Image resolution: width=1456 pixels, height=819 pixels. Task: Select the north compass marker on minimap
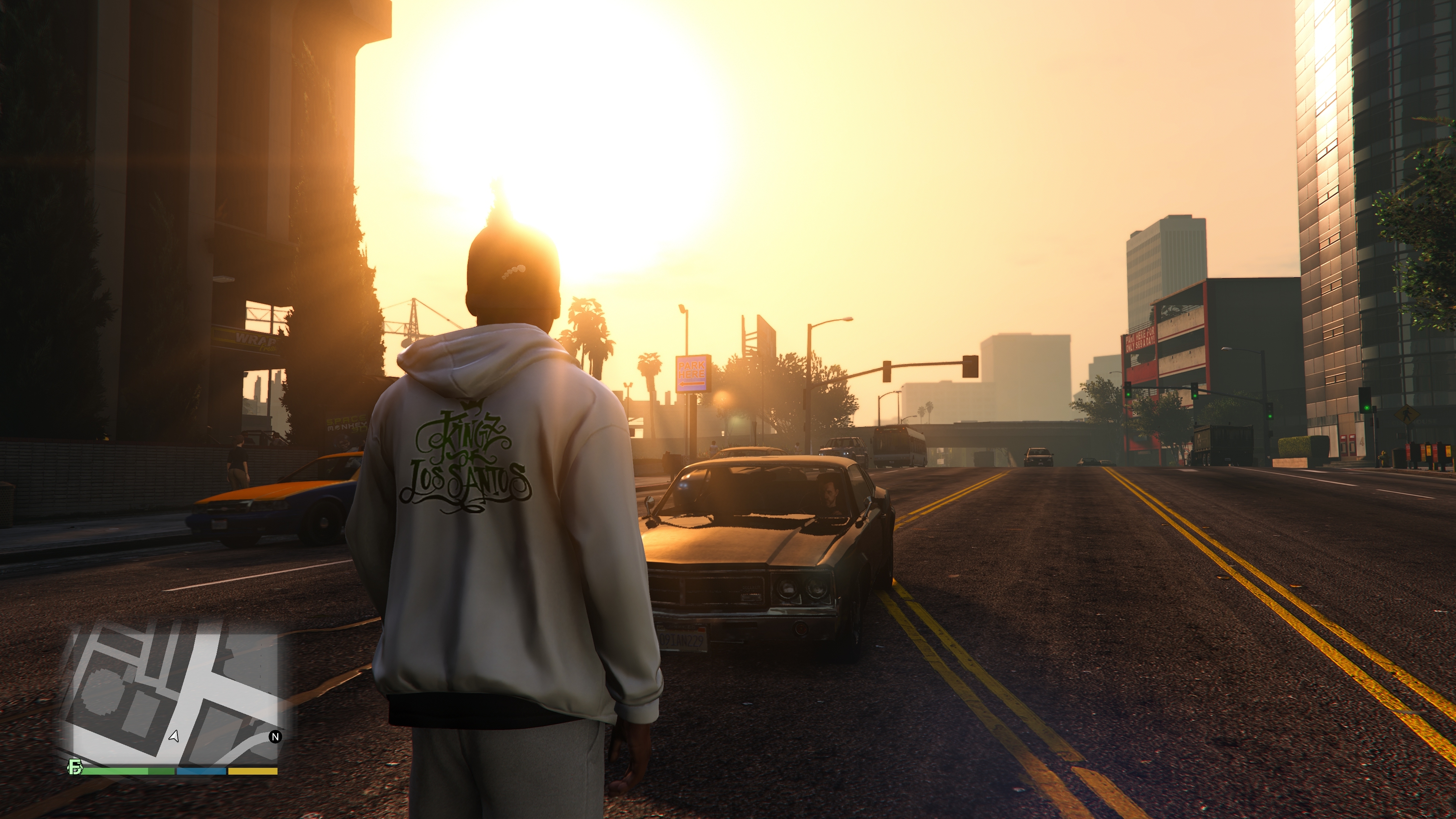point(275,736)
